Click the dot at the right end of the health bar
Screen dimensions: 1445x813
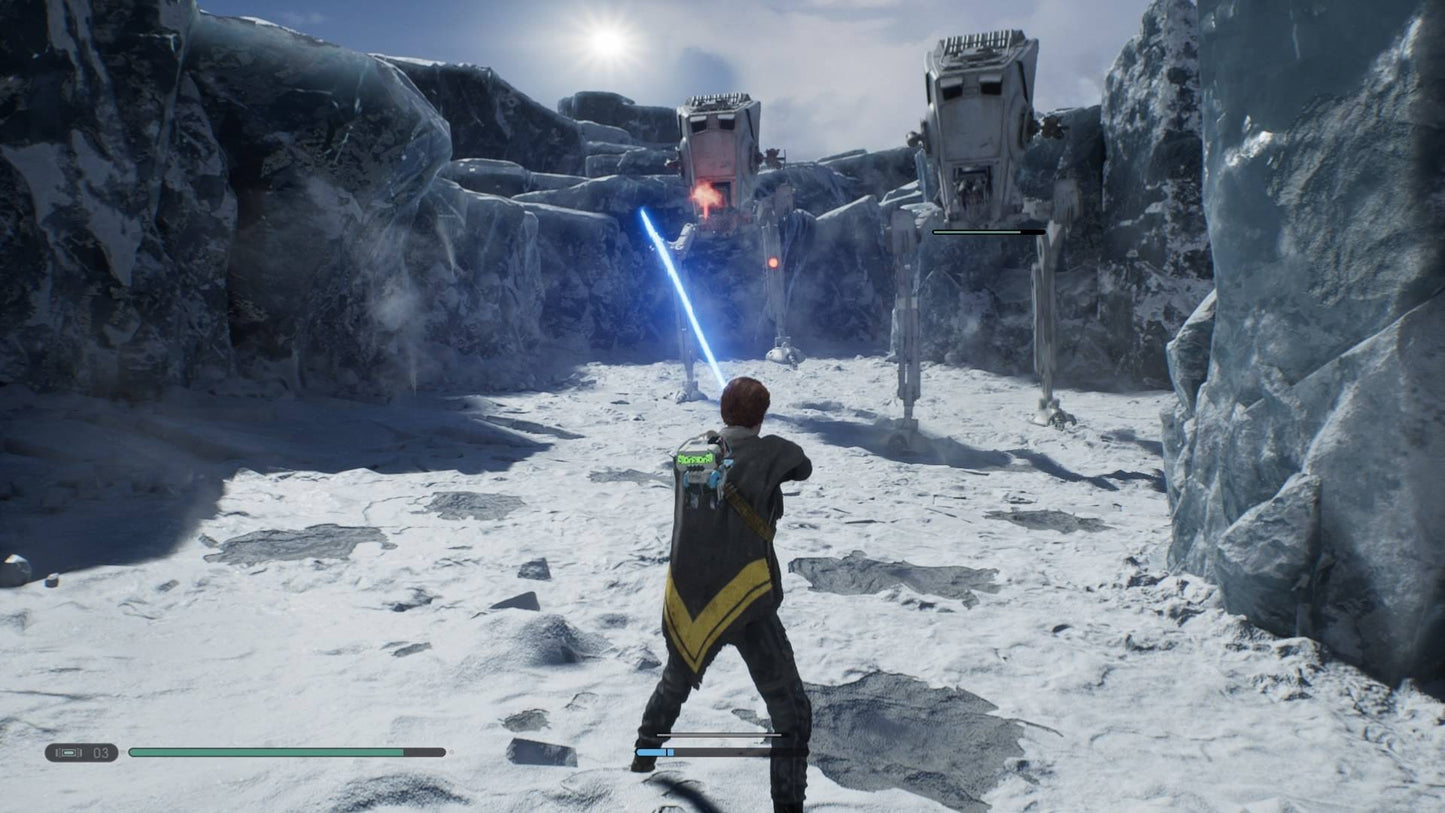coord(452,751)
